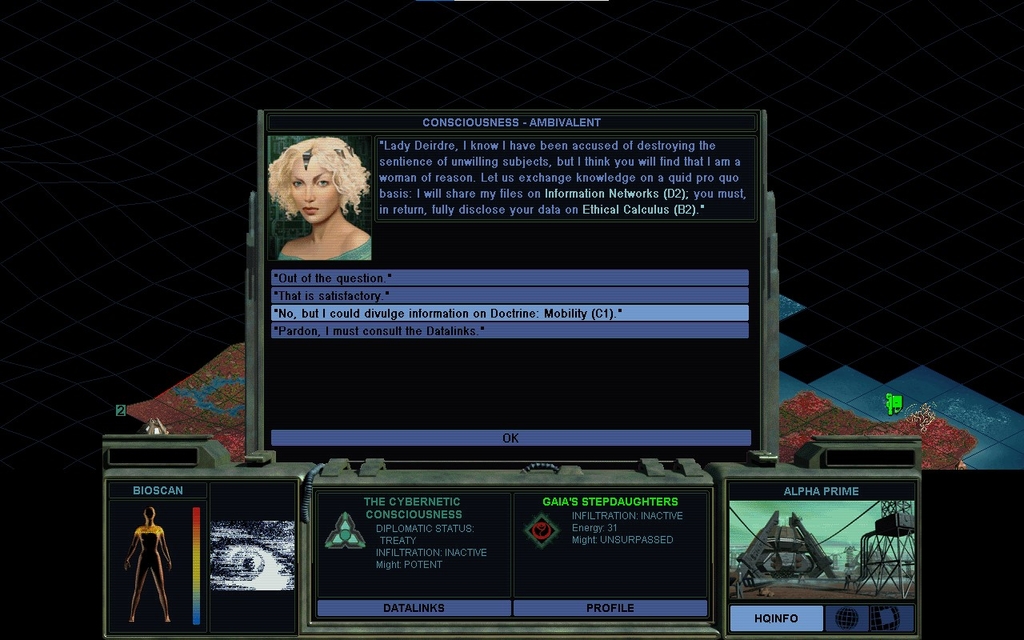The height and width of the screenshot is (640, 1024).
Task: Select the "That is satisfactory." response
Action: coord(509,296)
